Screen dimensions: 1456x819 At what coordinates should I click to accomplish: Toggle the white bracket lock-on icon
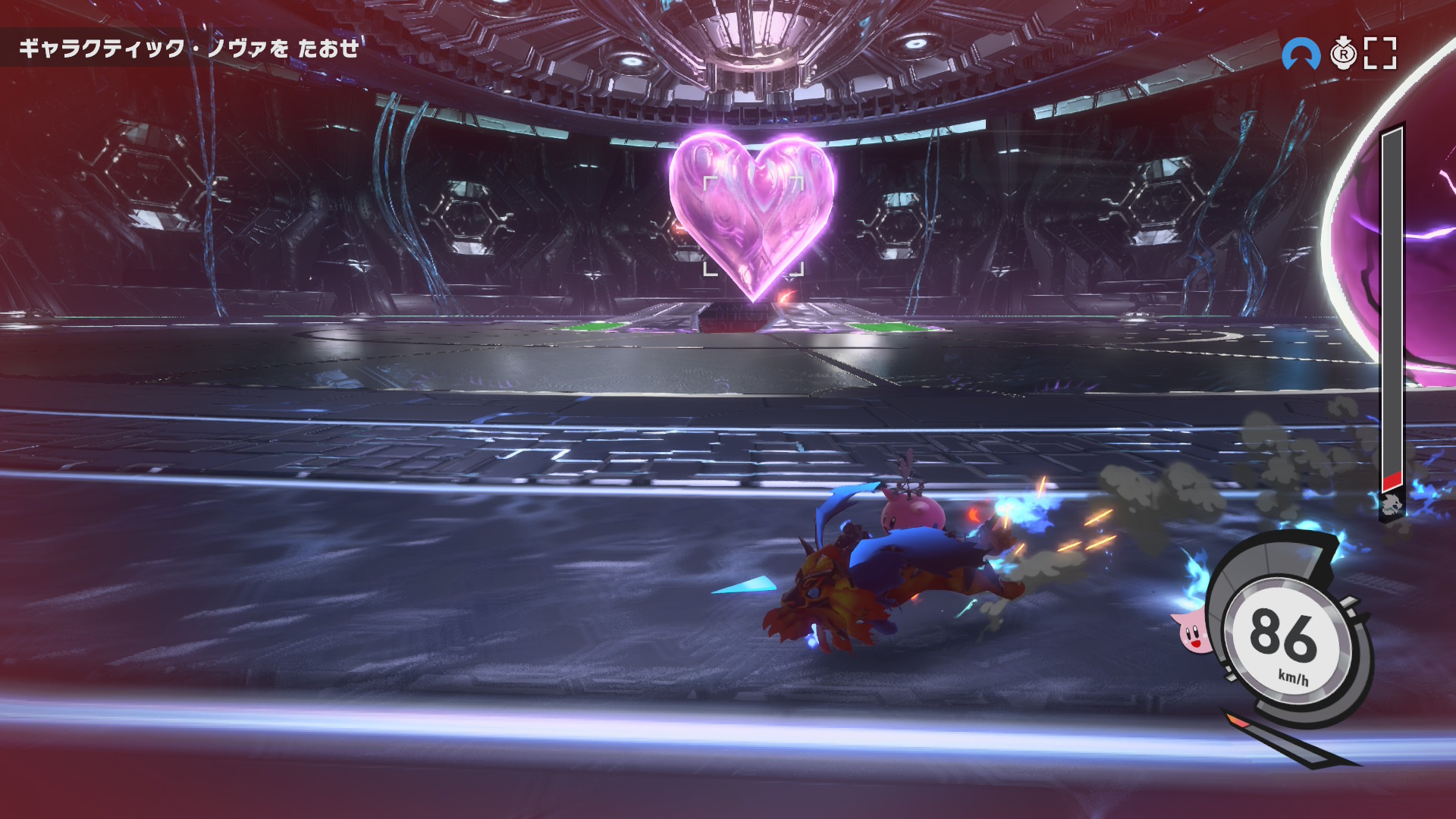tap(1380, 54)
